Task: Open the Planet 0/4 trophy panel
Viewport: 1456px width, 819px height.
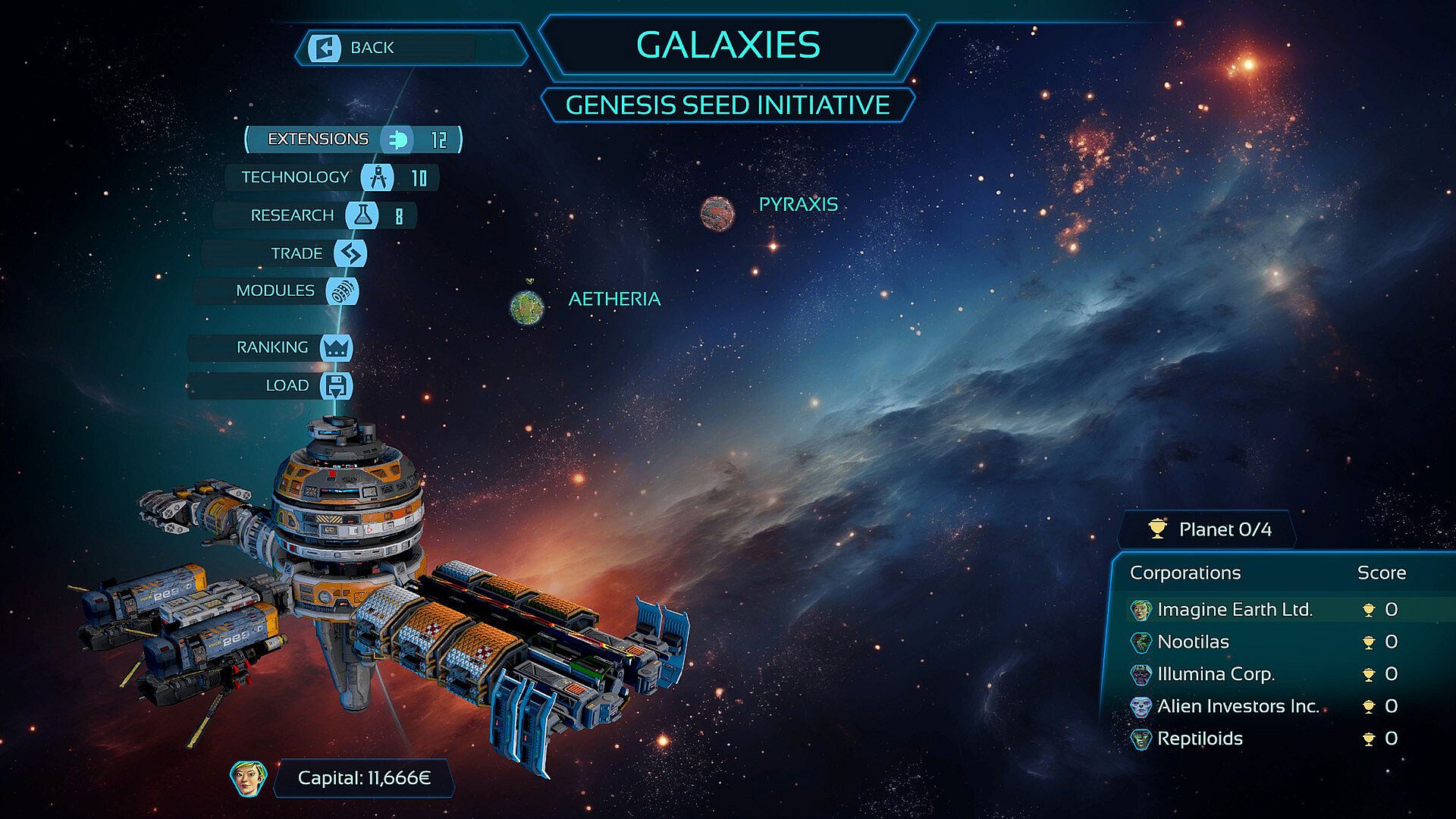Action: point(1211,529)
